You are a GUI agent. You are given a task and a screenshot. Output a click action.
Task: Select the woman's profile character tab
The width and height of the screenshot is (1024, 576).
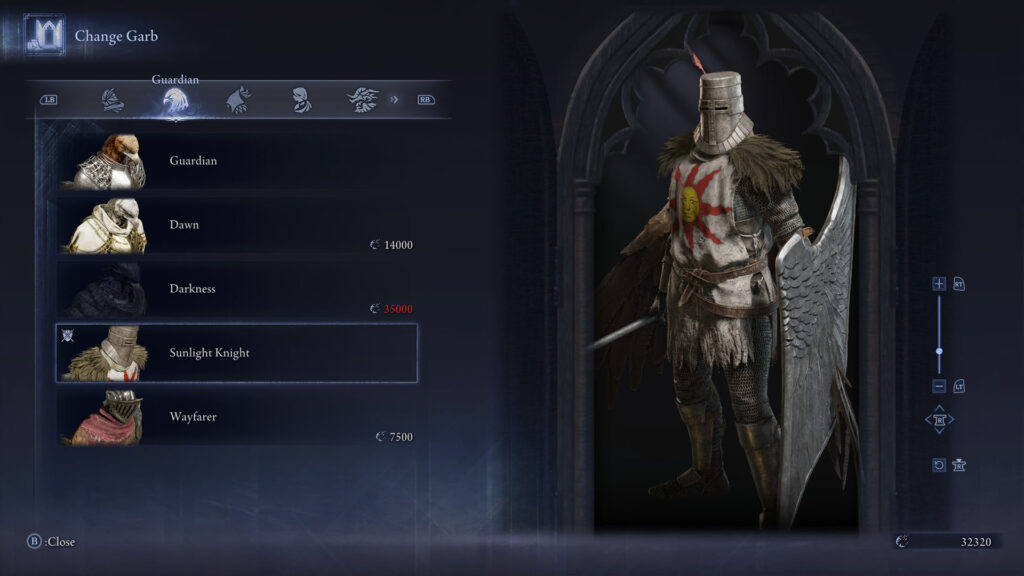[x=299, y=100]
